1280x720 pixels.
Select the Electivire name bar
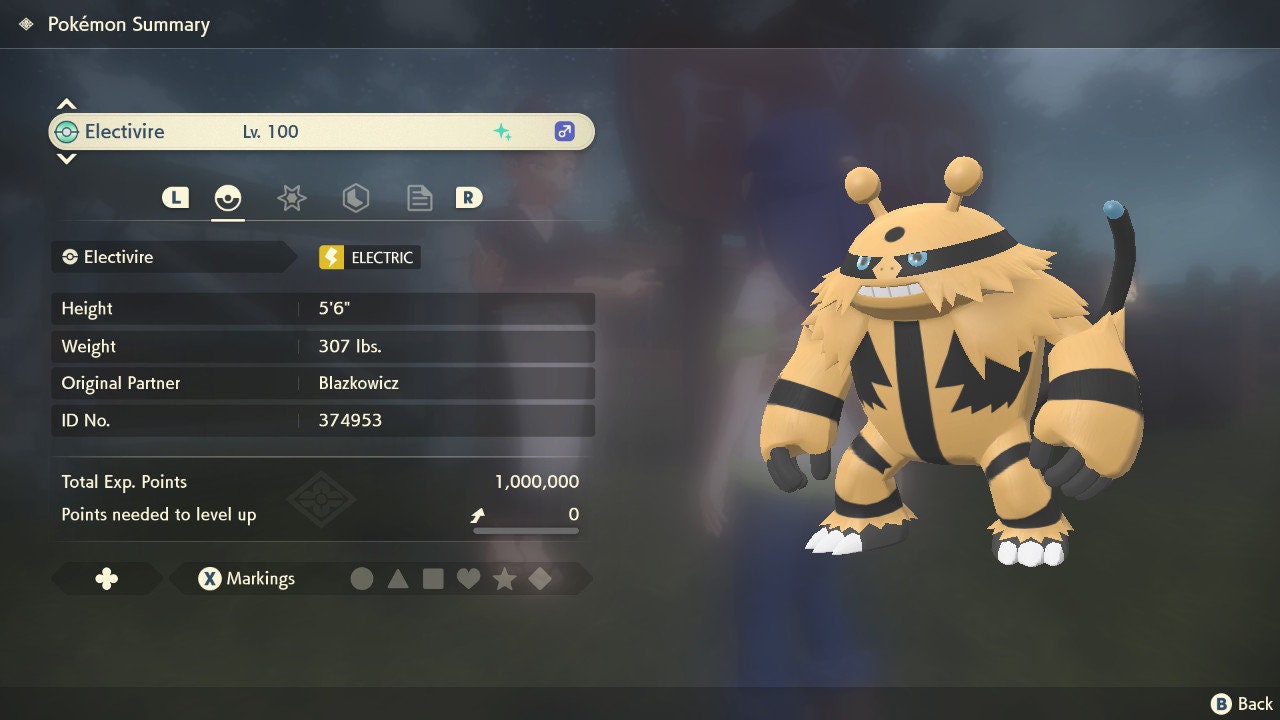click(x=321, y=132)
